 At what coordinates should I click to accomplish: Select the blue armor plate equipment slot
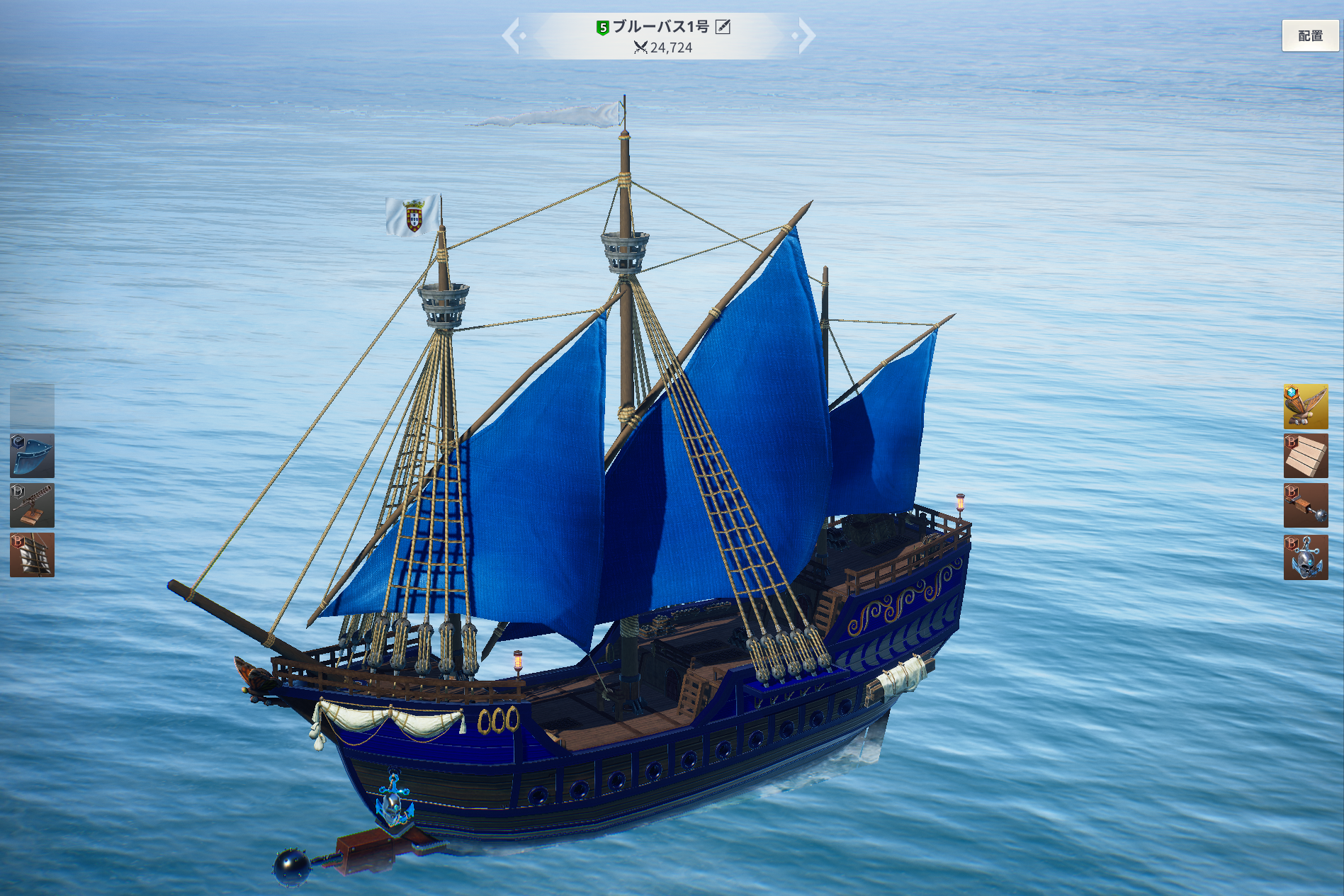(x=32, y=455)
